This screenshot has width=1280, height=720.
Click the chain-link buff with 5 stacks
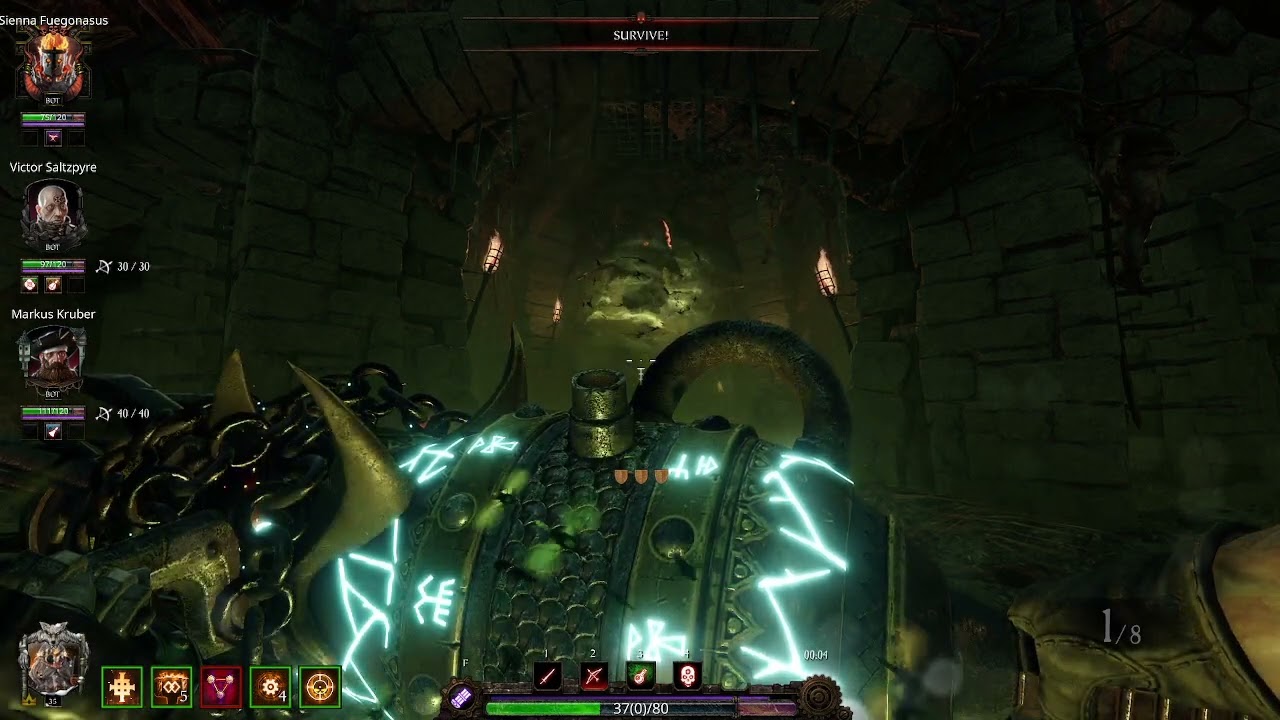coord(171,687)
